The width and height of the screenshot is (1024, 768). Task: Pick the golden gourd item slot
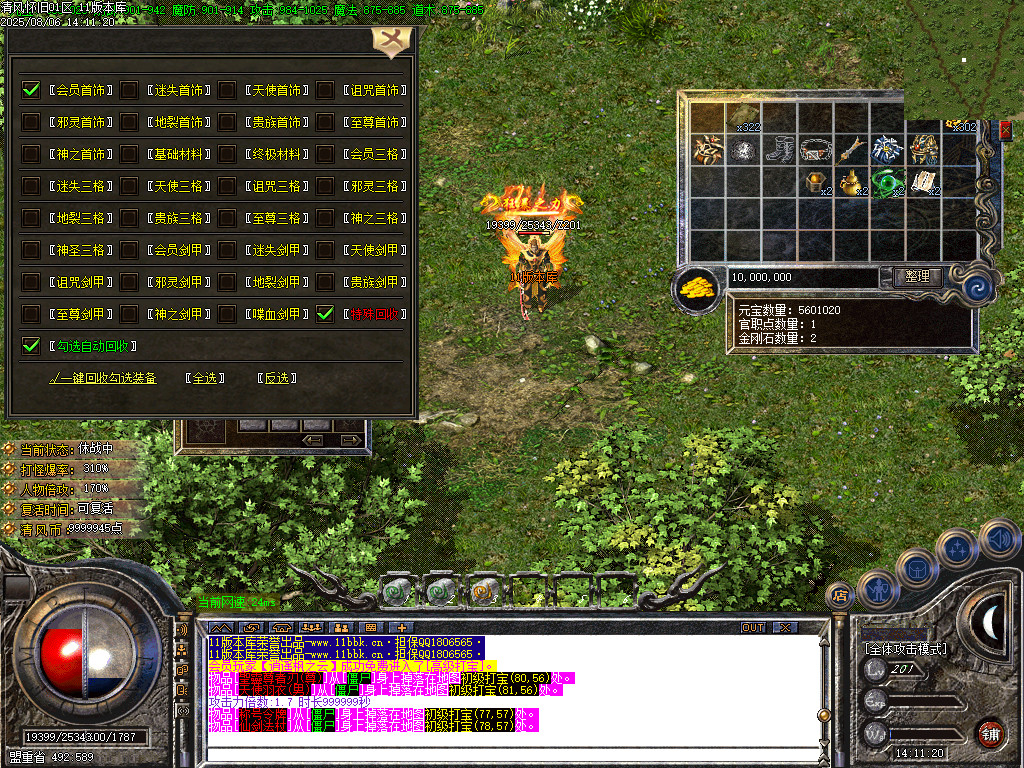tap(851, 183)
